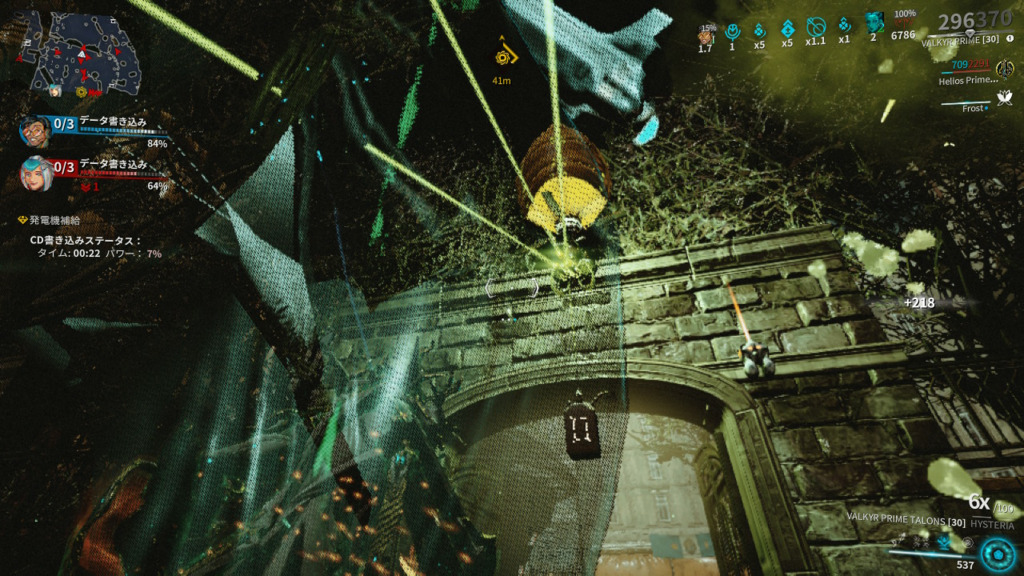Click the teal face portrait buff icon

point(873,24)
